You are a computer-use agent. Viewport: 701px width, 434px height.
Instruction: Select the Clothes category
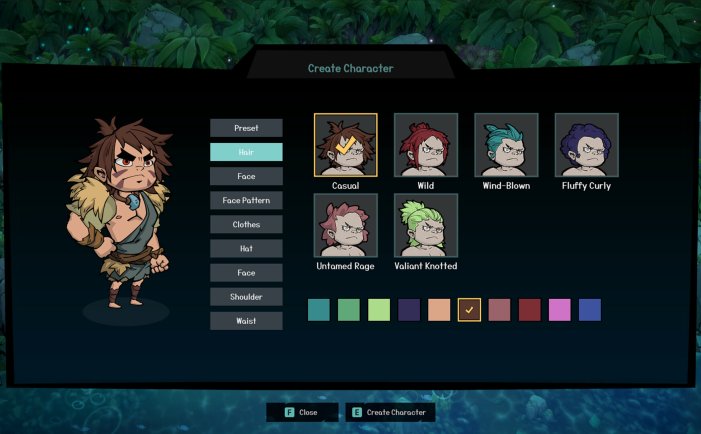246,224
